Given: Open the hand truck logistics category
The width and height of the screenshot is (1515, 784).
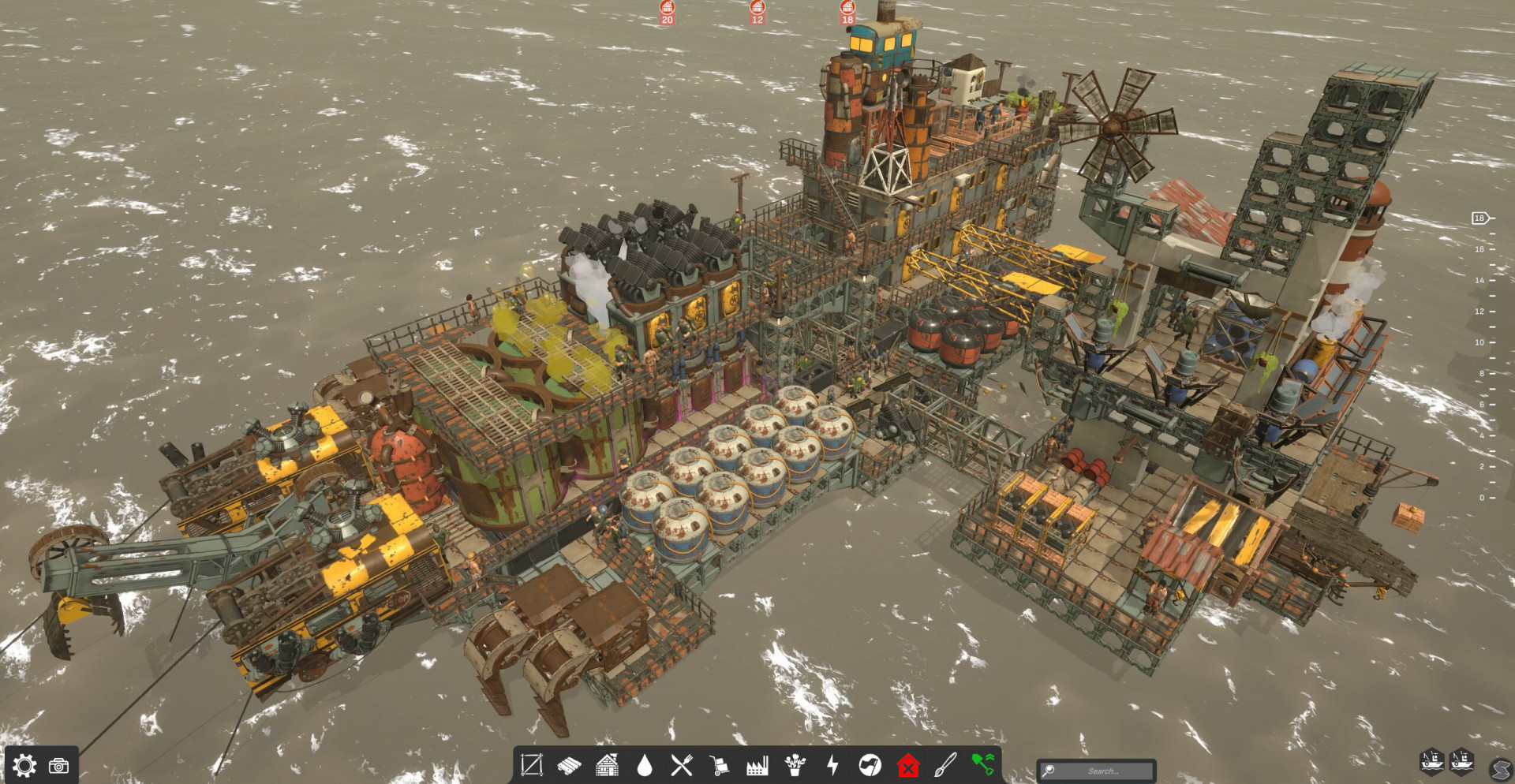Looking at the screenshot, I should tap(719, 765).
